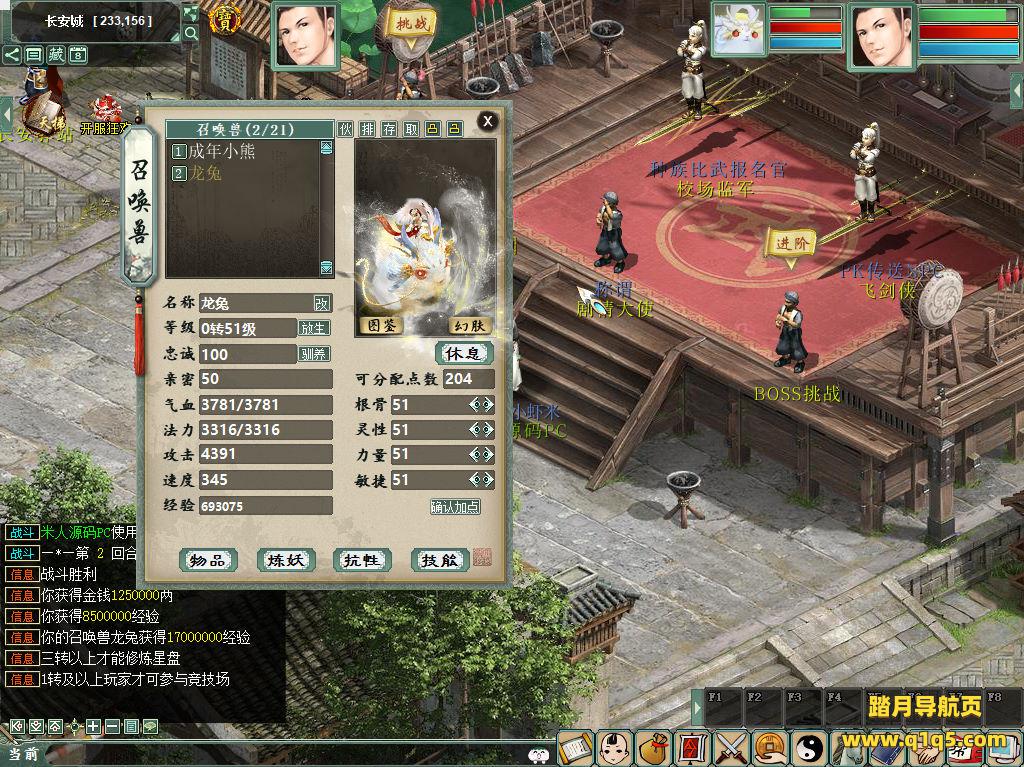Image resolution: width=1024 pixels, height=767 pixels.
Task: Select 龙兔 in the beast list
Action: (204, 173)
